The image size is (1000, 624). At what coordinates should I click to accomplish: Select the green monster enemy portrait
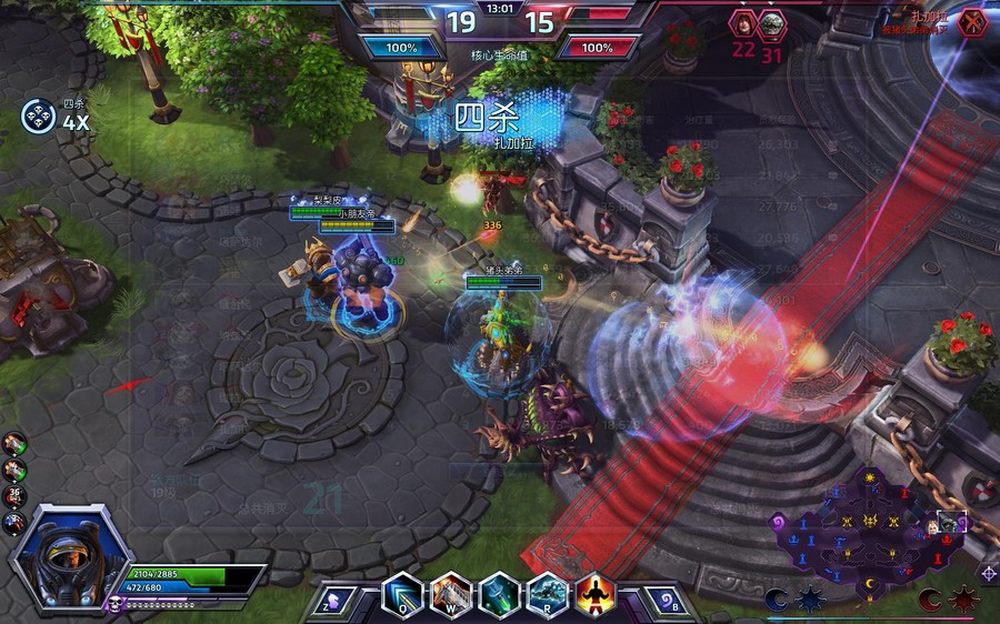[772, 24]
